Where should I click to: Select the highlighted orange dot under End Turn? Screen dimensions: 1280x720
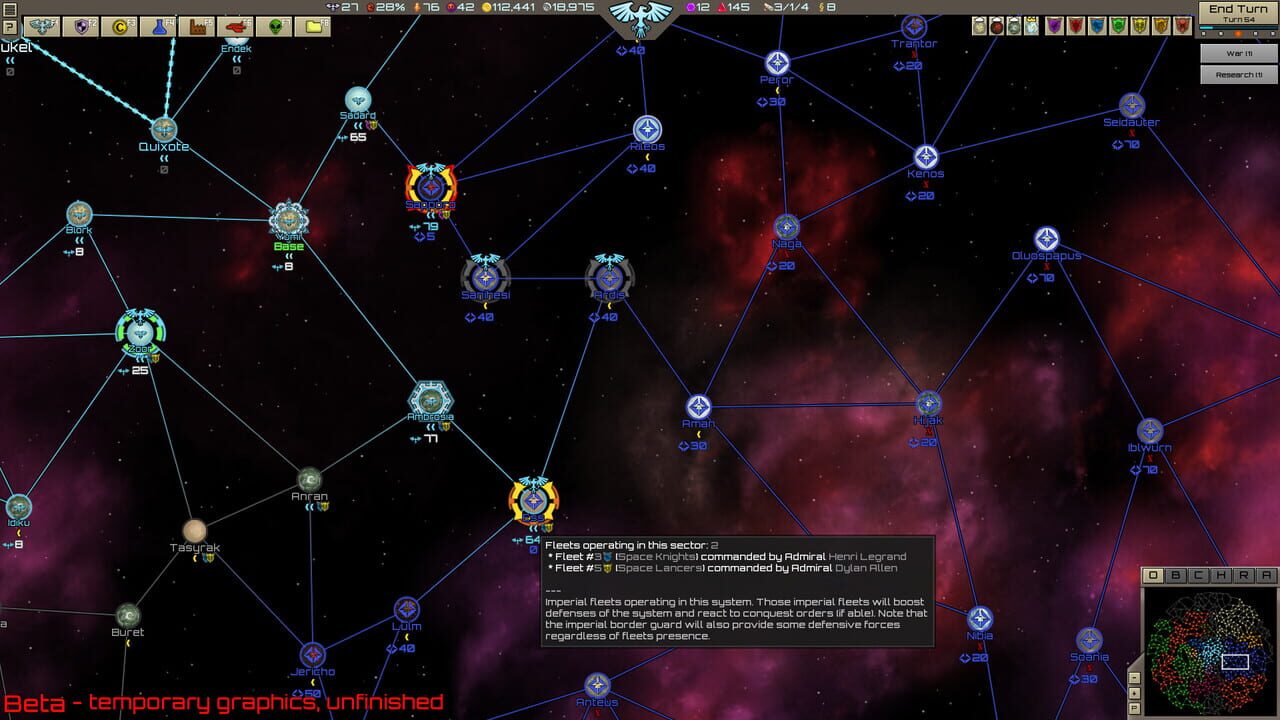(x=1239, y=34)
